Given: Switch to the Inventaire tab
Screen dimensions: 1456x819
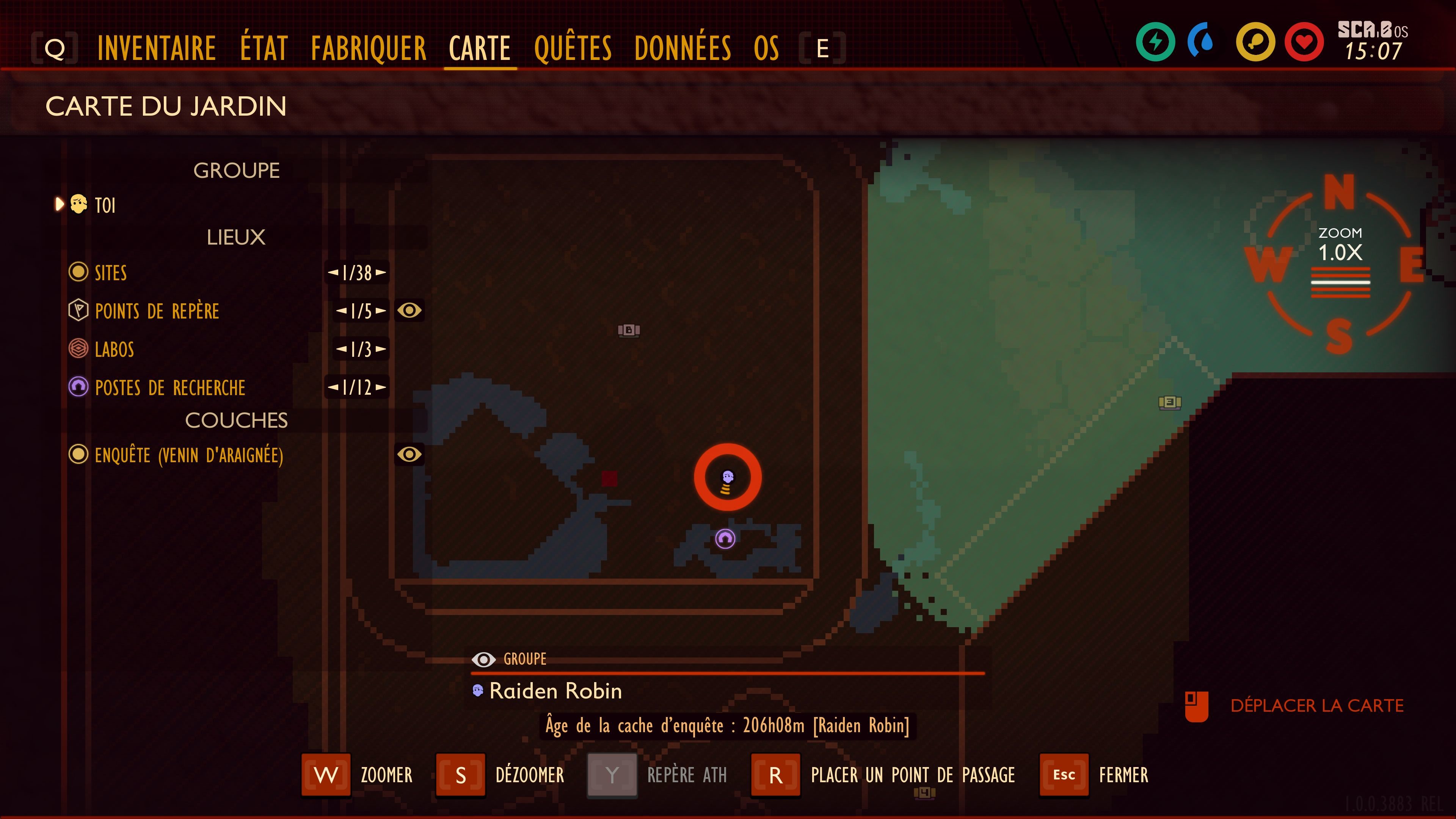Looking at the screenshot, I should (x=157, y=48).
